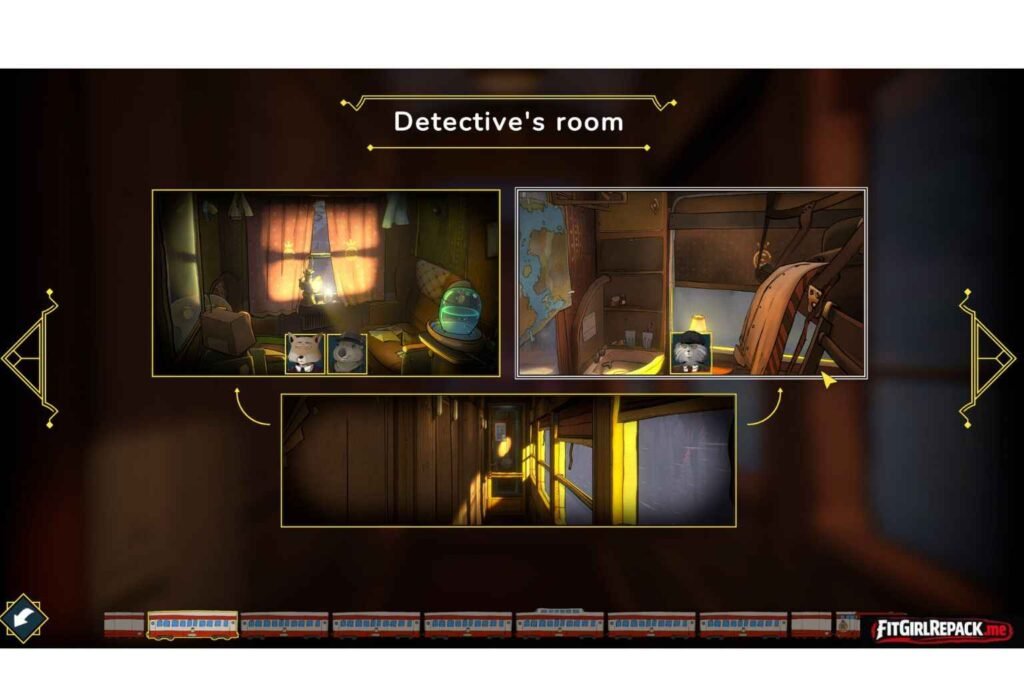The width and height of the screenshot is (1024, 683).
Task: Select the carriage with the raised roof
Action: 560,624
